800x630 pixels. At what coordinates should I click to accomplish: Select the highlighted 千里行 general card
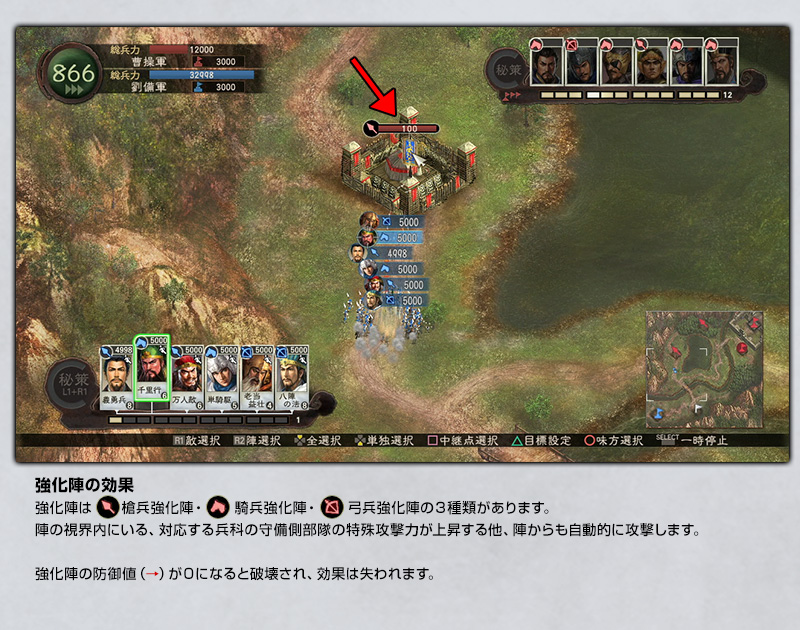coord(152,372)
